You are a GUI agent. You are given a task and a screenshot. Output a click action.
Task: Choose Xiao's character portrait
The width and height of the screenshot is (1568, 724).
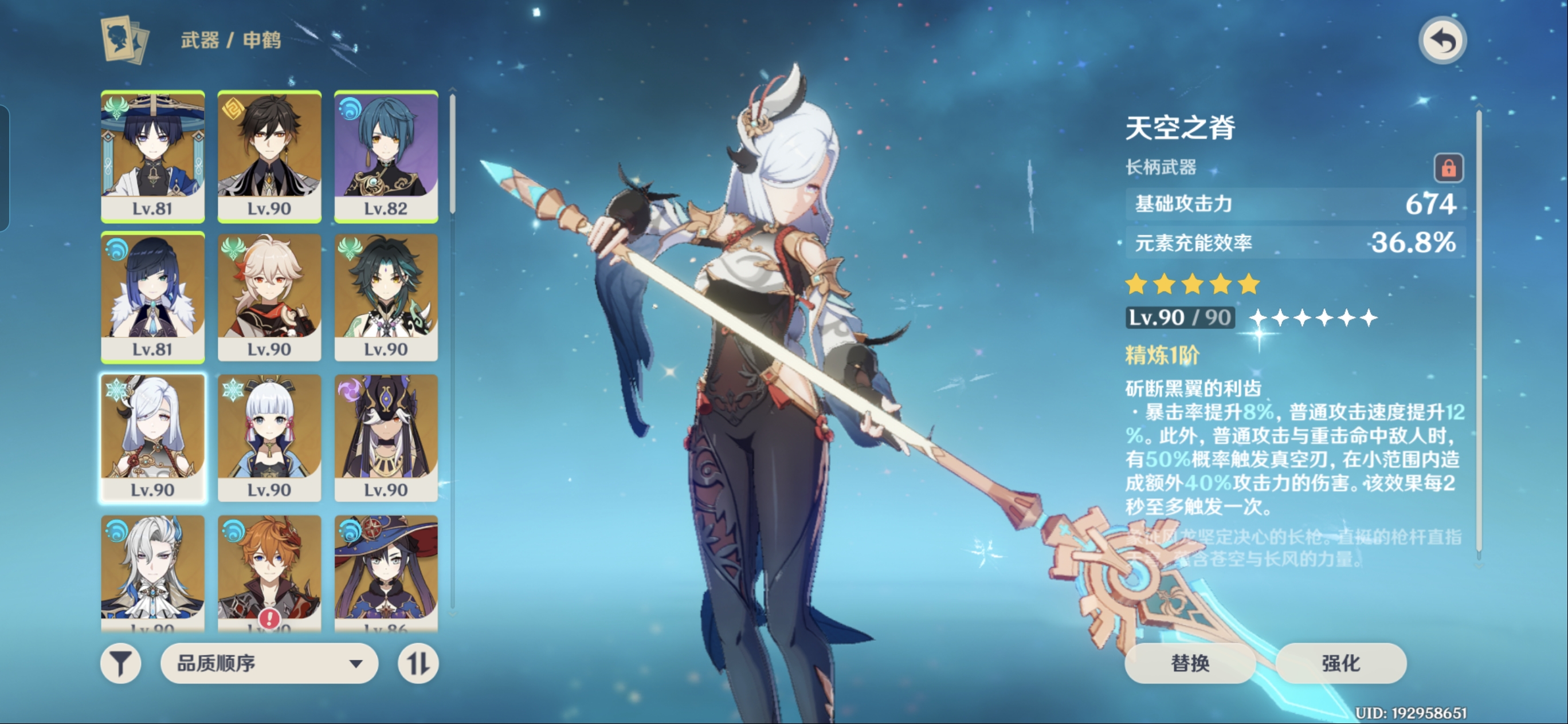pos(386,297)
